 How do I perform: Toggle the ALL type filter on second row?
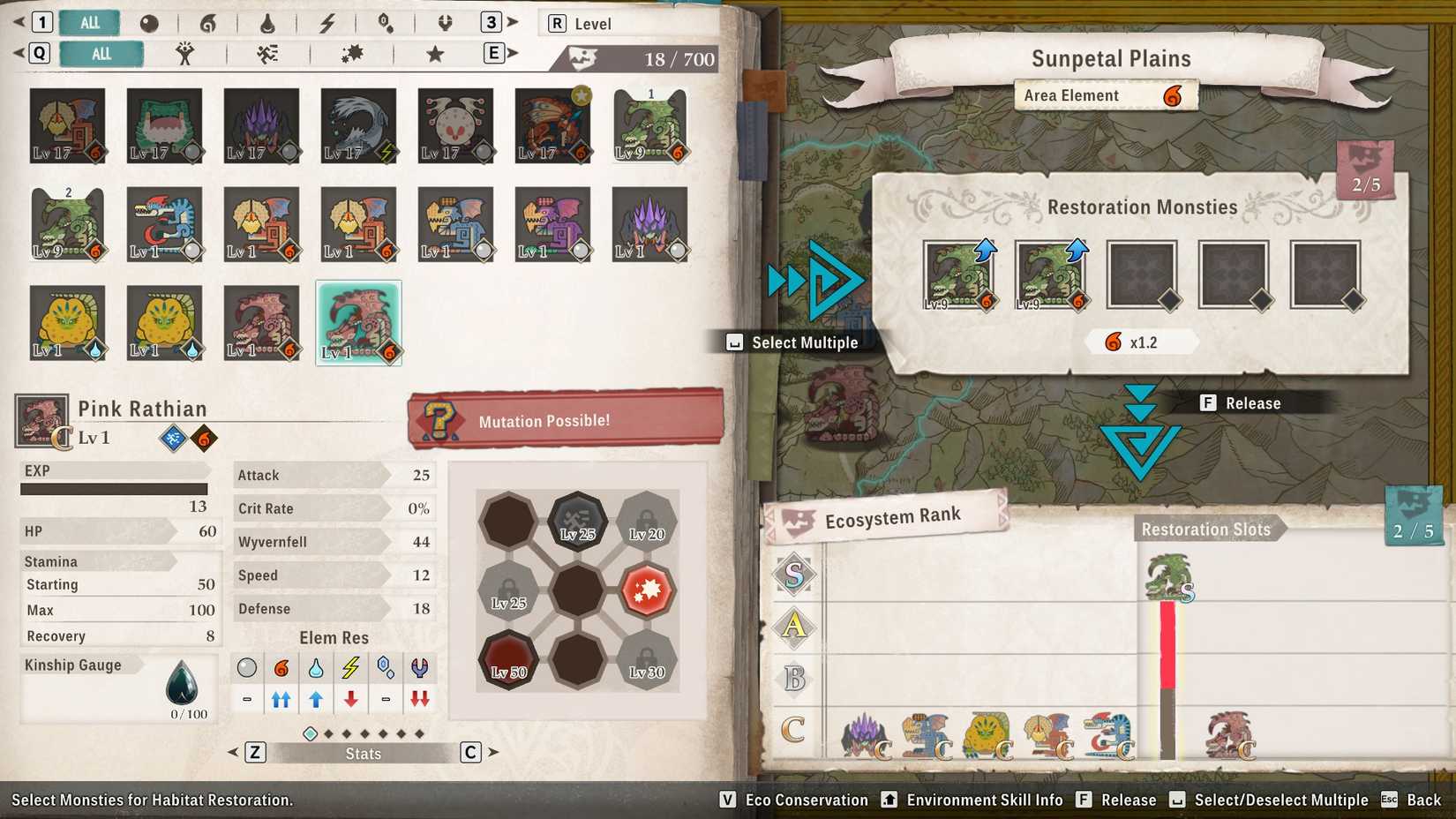[101, 53]
